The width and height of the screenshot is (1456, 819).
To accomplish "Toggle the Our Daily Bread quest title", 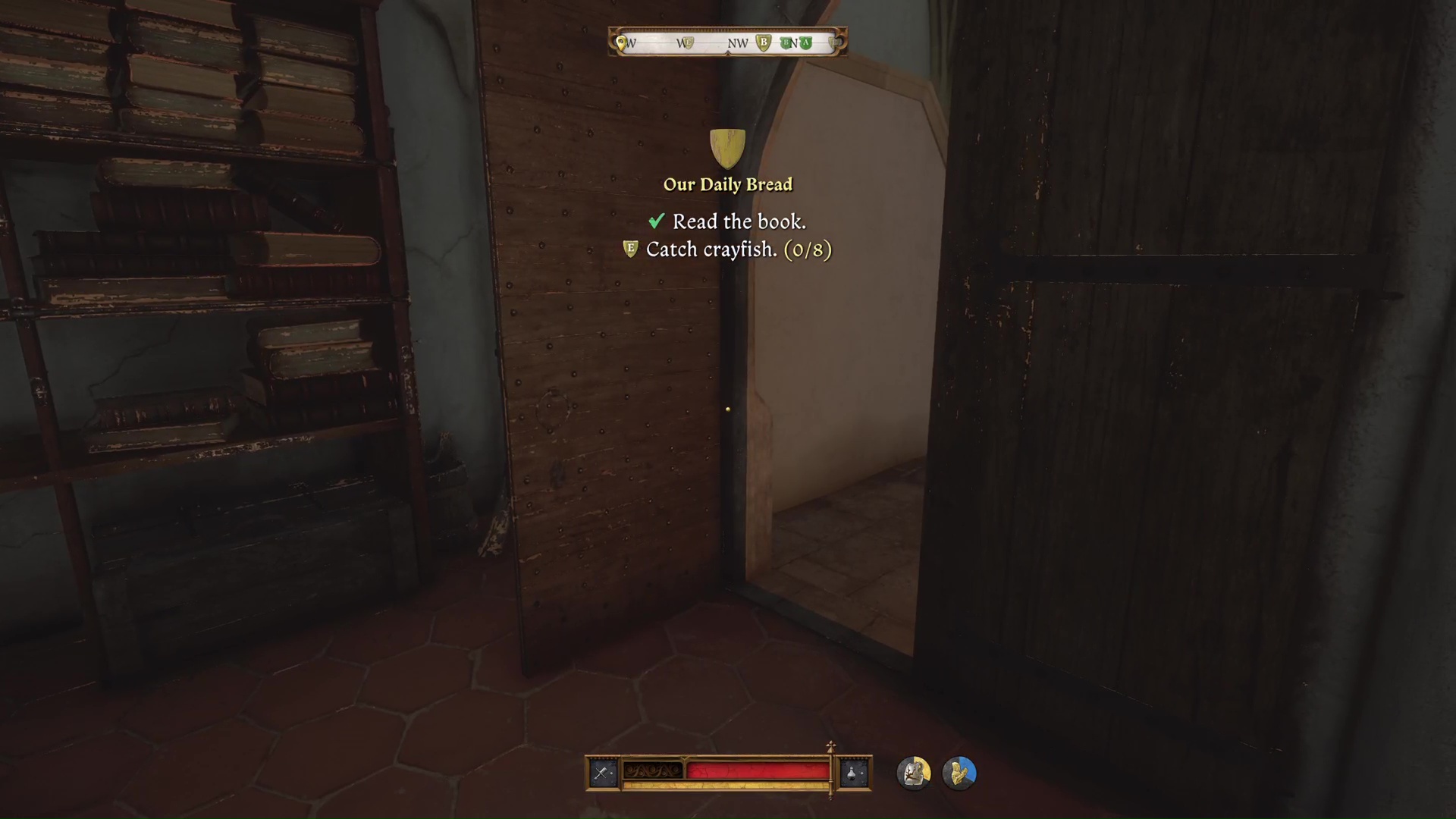I will tap(727, 184).
